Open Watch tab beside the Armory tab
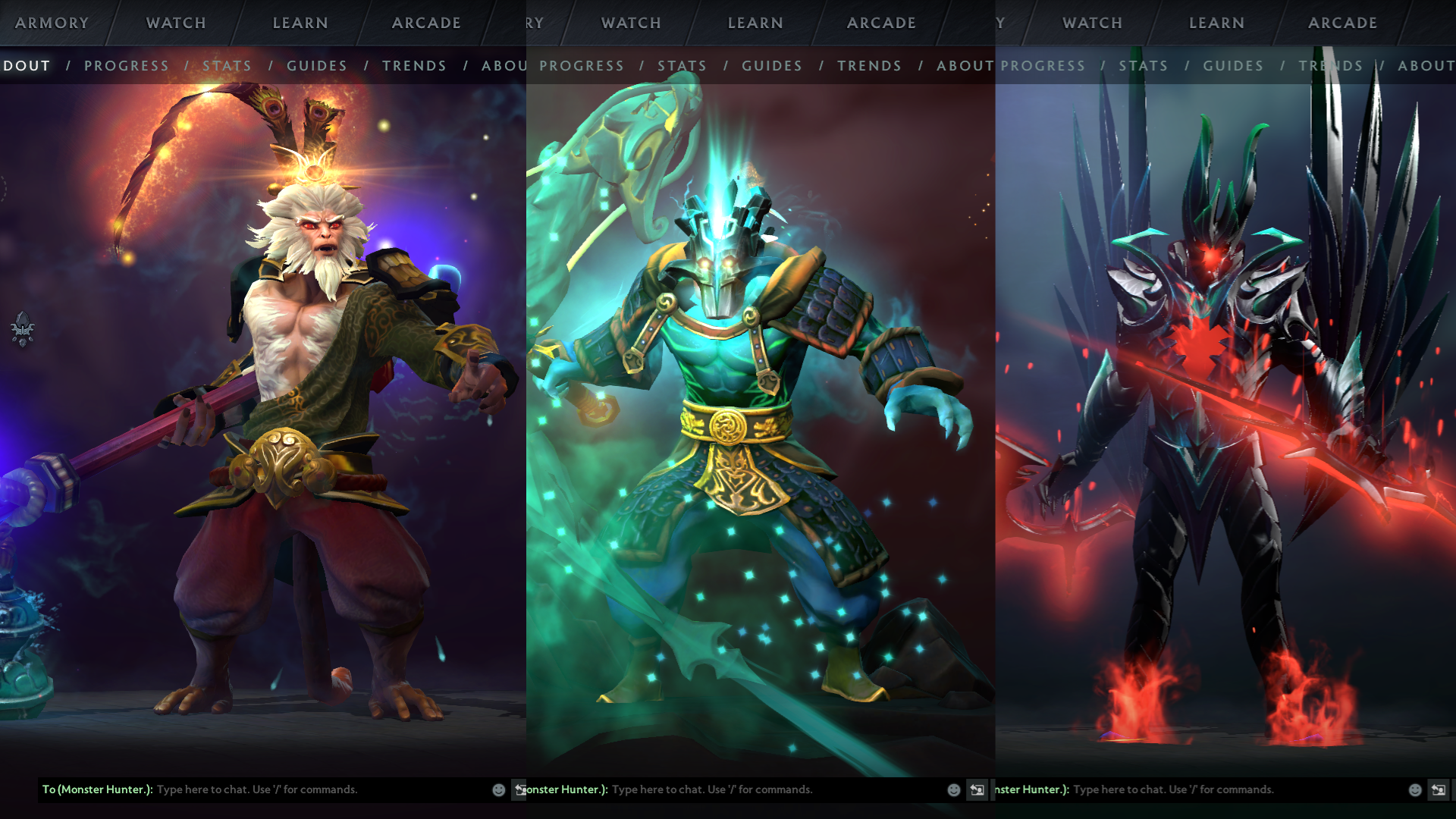Image resolution: width=1456 pixels, height=819 pixels. (176, 23)
